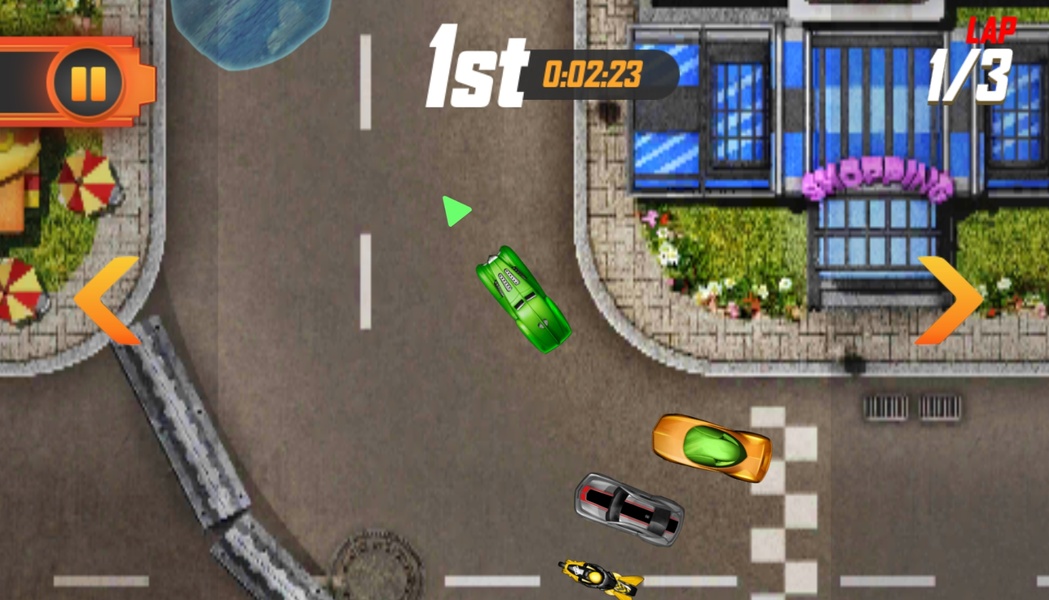Screen dimensions: 1049x600
Task: Steer right with the orange right arrow
Action: point(948,300)
